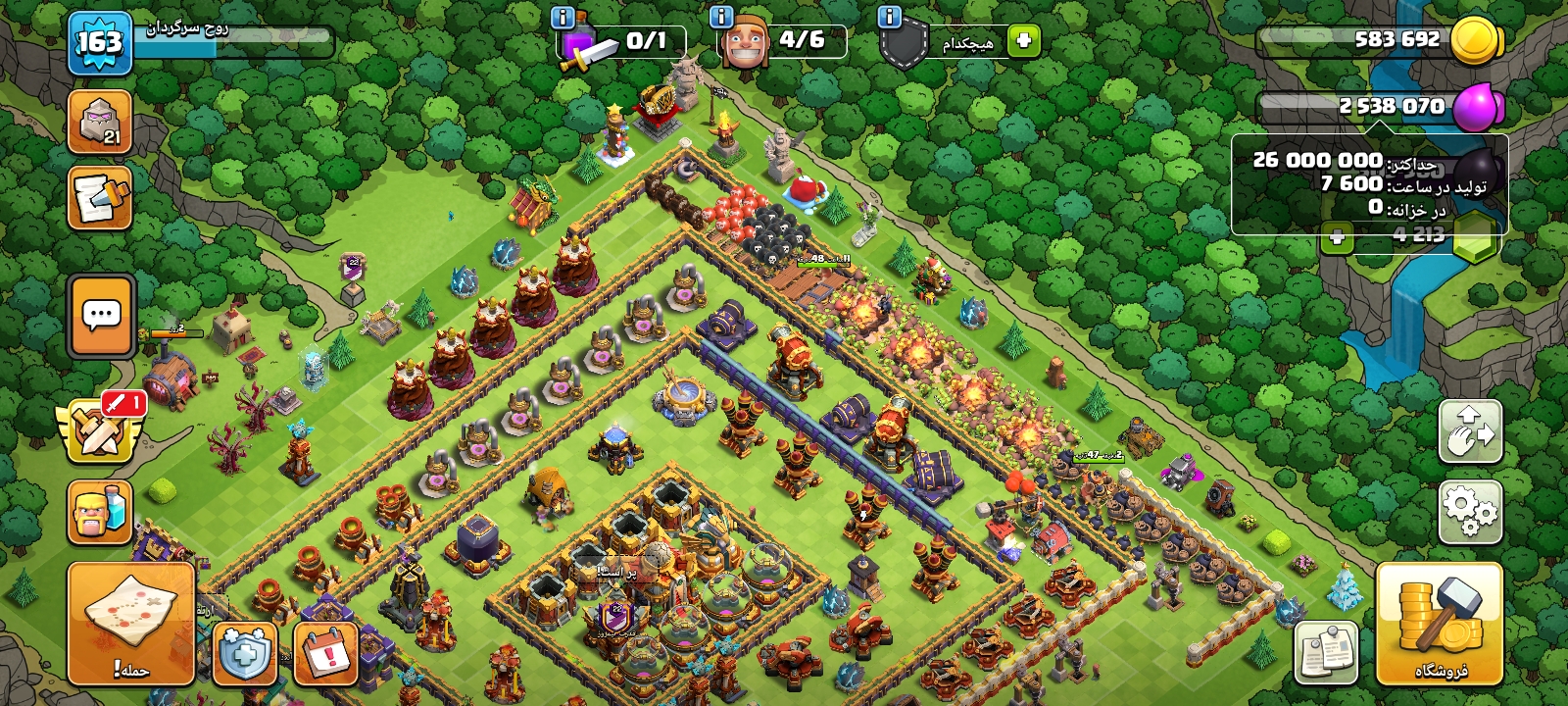
Task: Open the shop with the hammer icon
Action: coord(1439,623)
